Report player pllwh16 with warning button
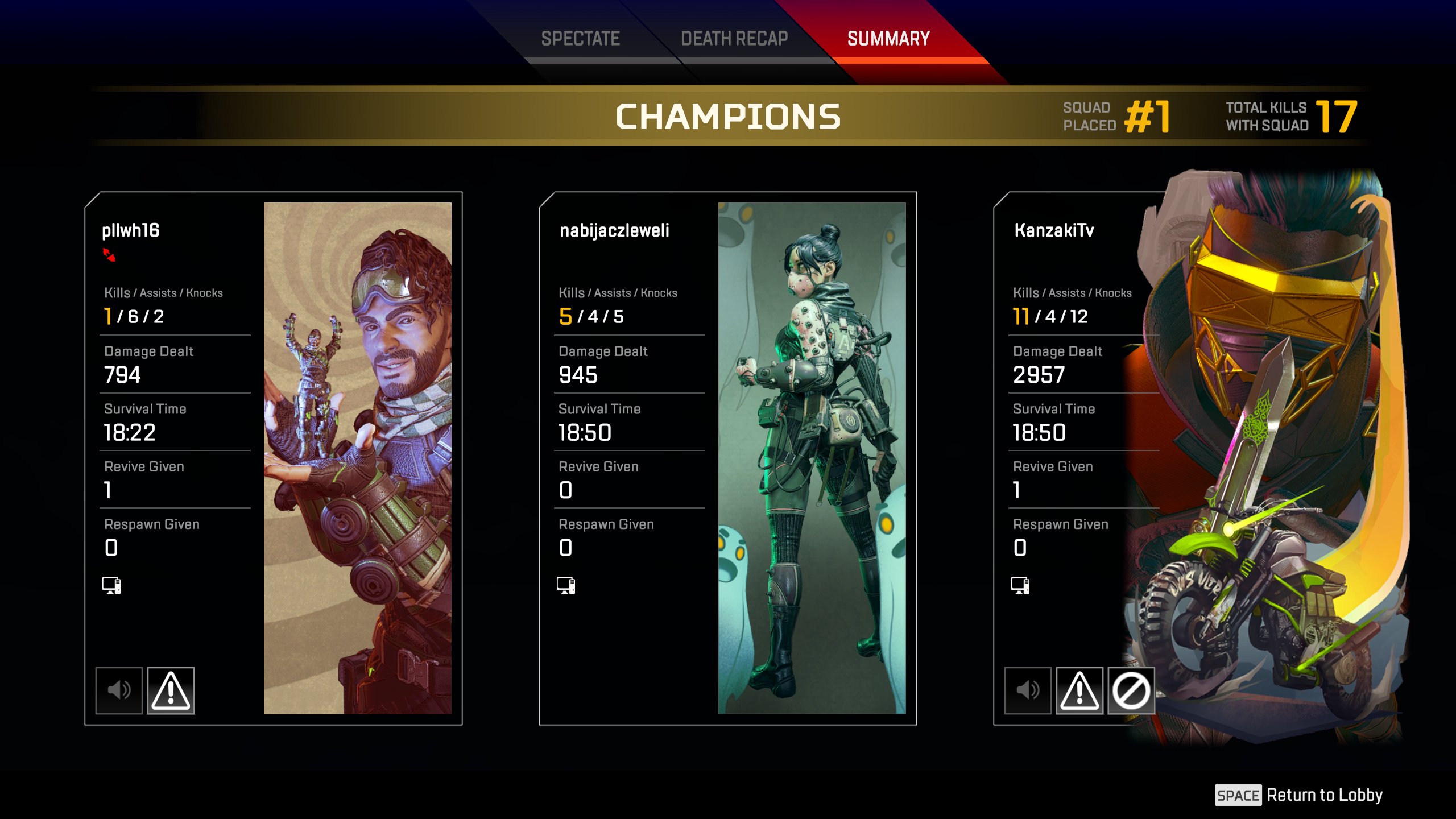The image size is (1456, 819). coord(171,690)
